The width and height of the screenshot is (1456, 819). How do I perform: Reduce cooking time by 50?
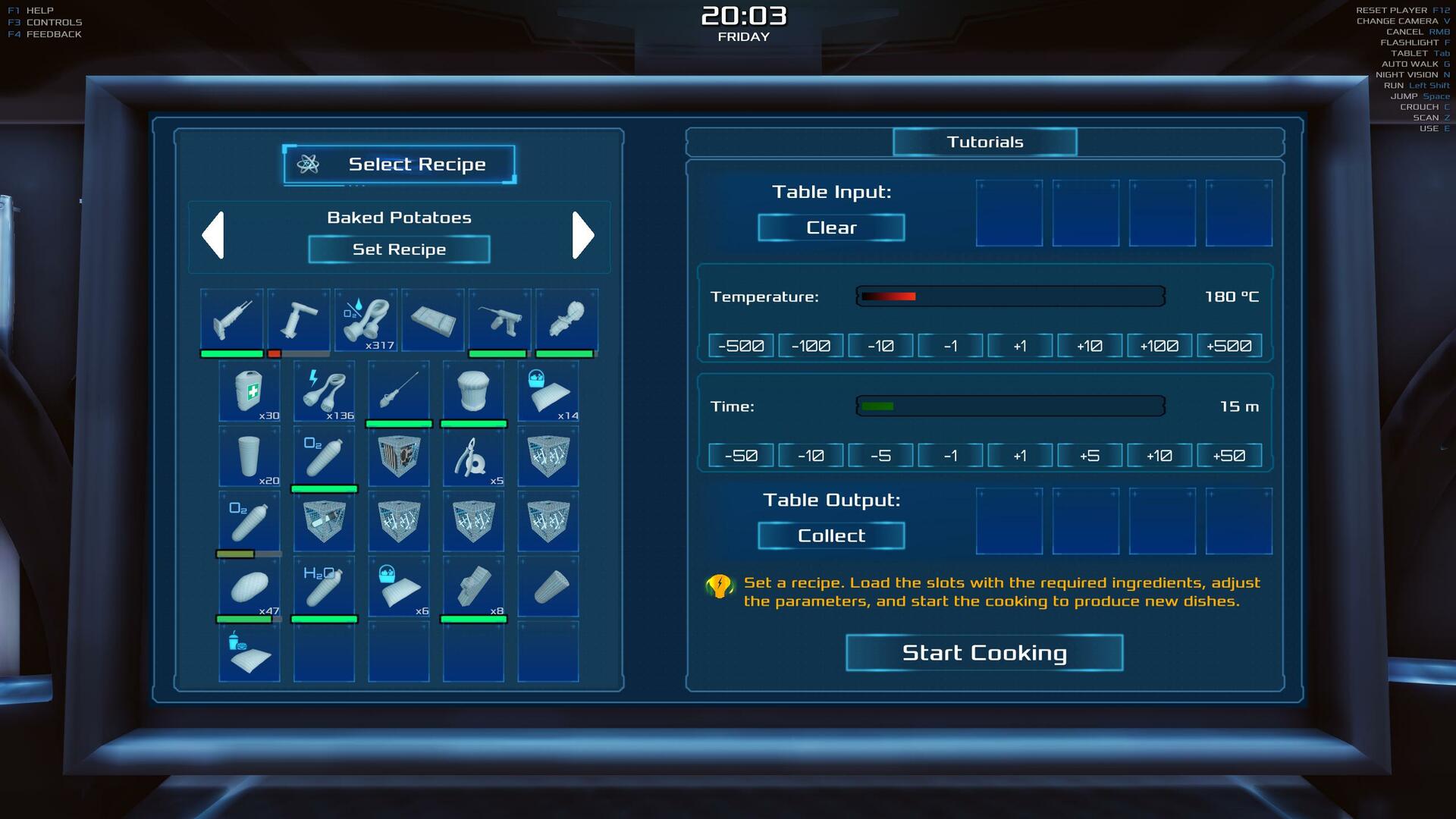(x=741, y=456)
